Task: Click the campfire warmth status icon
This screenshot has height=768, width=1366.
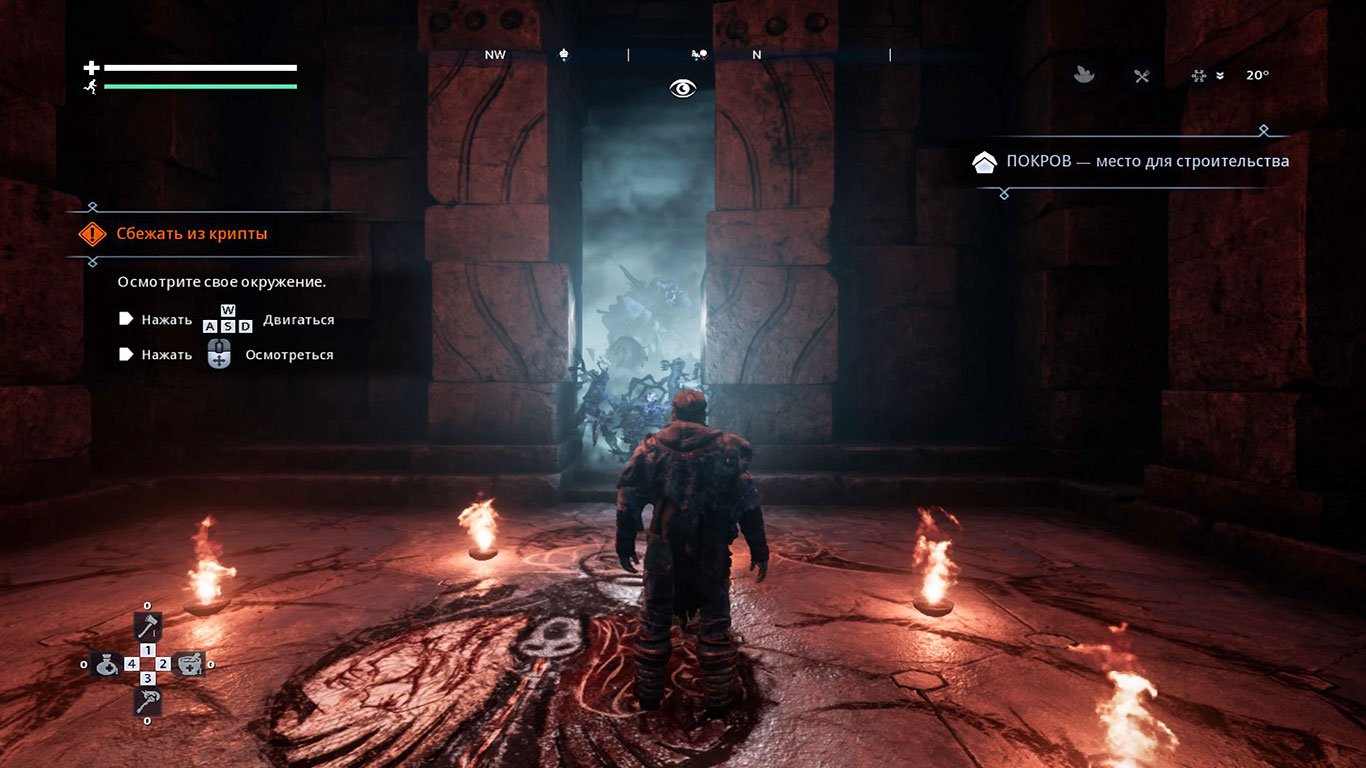Action: click(x=1084, y=75)
